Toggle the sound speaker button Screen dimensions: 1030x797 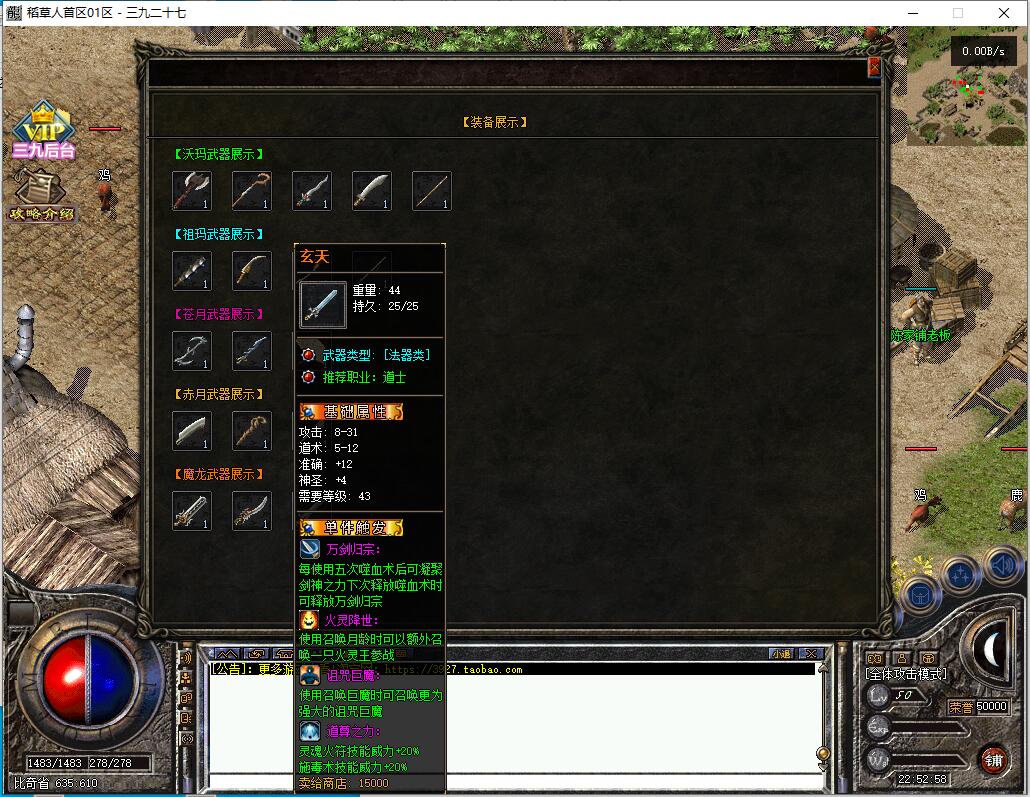click(x=1001, y=566)
